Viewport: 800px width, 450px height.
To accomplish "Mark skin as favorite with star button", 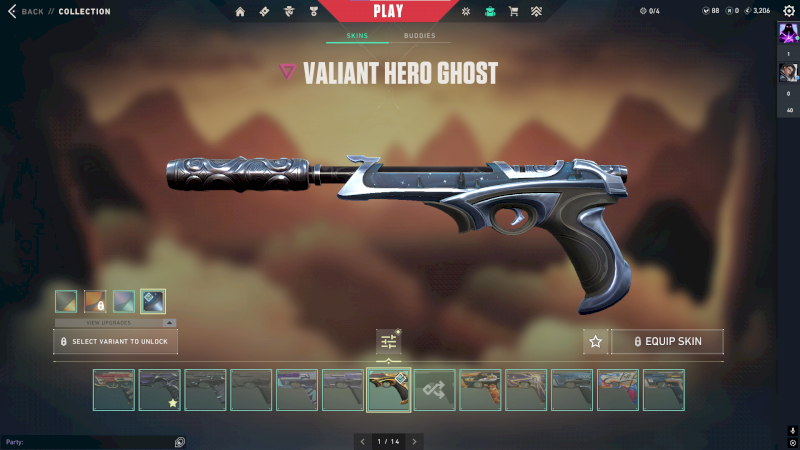I will pos(596,342).
